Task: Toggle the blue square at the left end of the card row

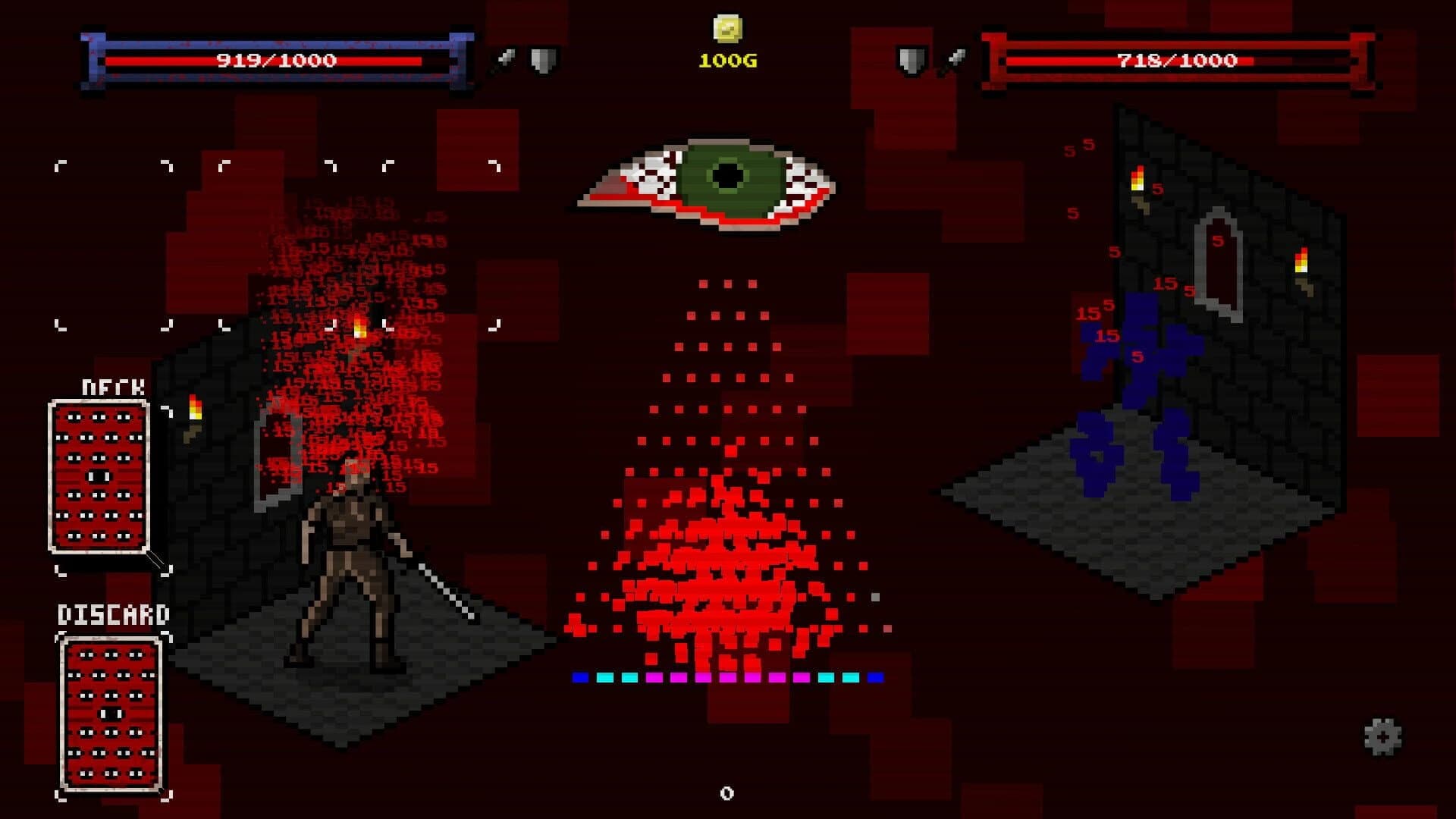Action: click(581, 676)
